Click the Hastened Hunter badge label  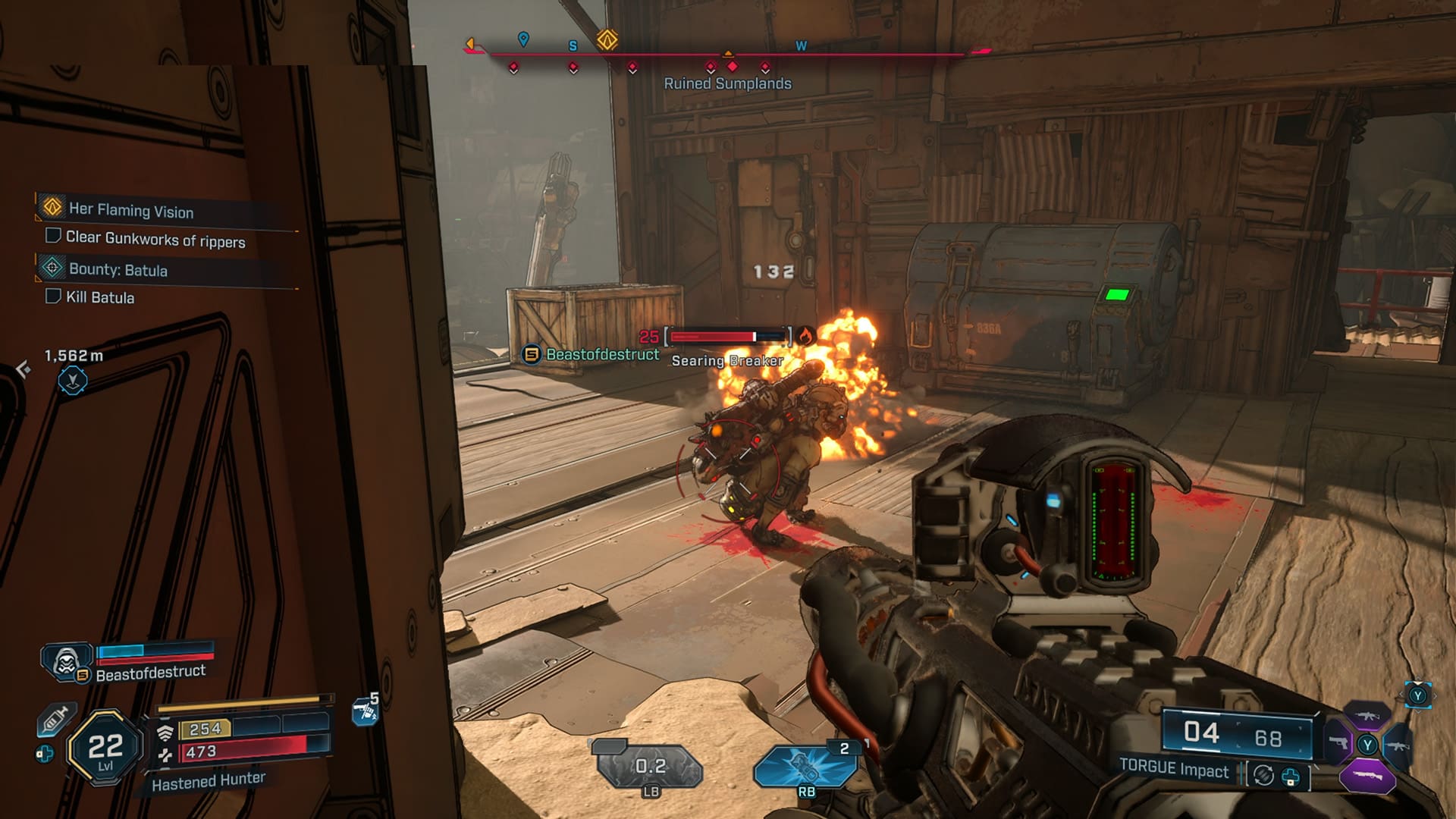pyautogui.click(x=209, y=783)
